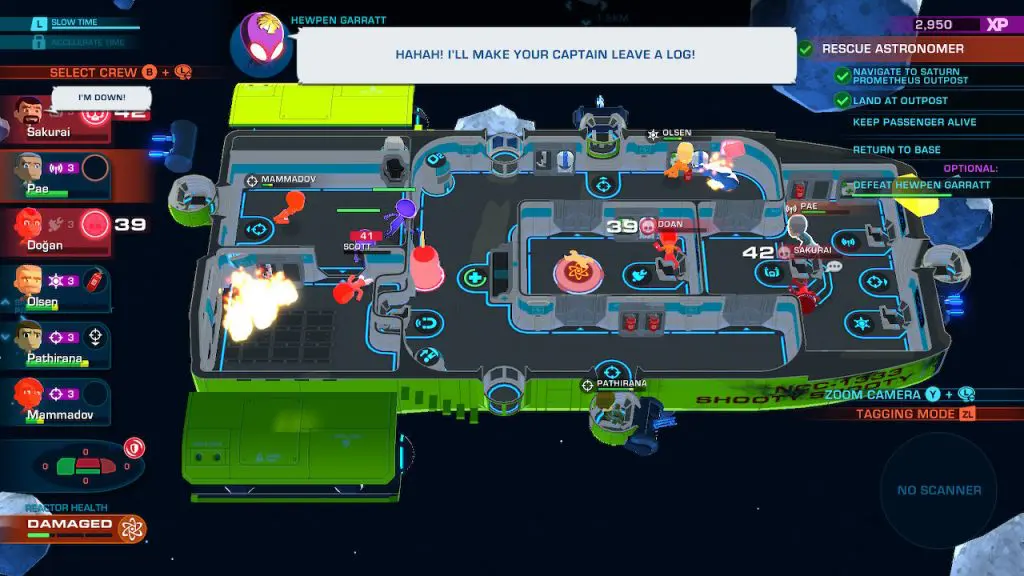Select the reactor atom room icon
The width and height of the screenshot is (1024, 576).
(574, 273)
